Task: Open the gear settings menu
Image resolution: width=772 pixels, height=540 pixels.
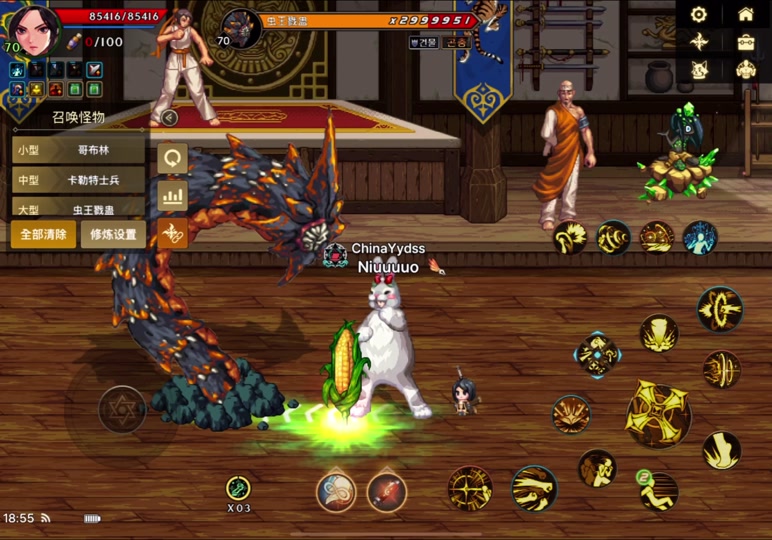Action: pyautogui.click(x=699, y=14)
